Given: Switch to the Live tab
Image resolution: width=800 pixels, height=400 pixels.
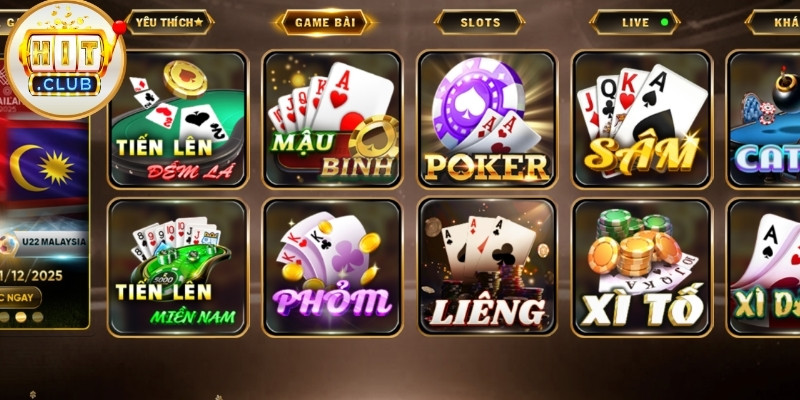Looking at the screenshot, I should (636, 21).
